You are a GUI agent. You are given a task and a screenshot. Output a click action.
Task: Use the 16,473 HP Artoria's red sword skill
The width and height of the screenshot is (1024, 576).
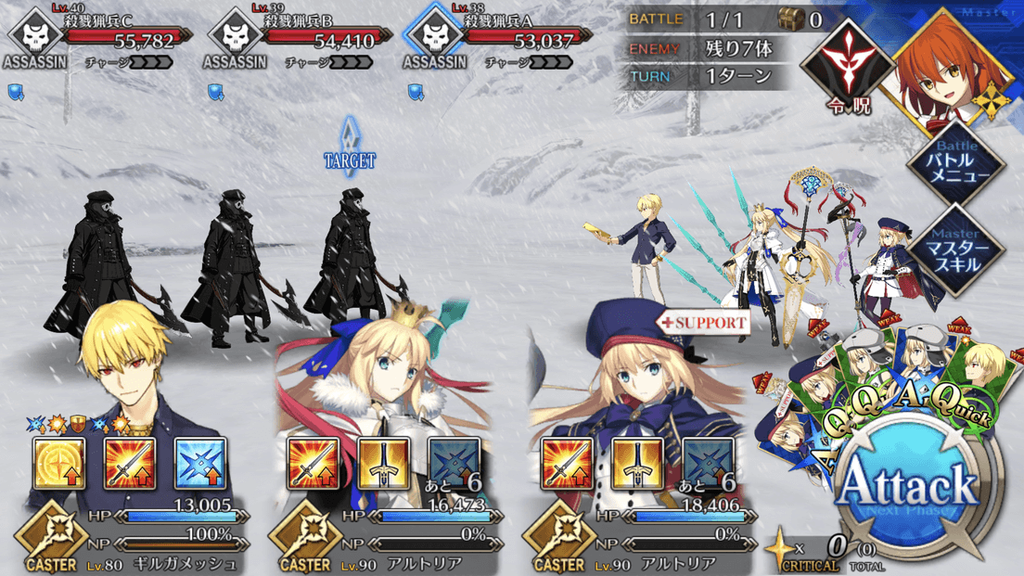[312, 463]
